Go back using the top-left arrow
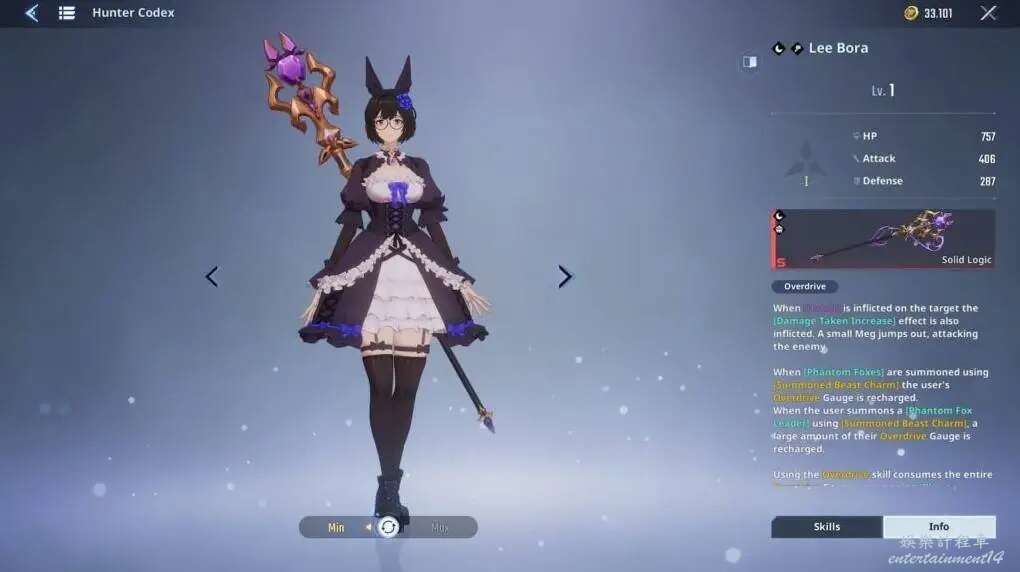Image resolution: width=1020 pixels, height=572 pixels. pos(31,13)
